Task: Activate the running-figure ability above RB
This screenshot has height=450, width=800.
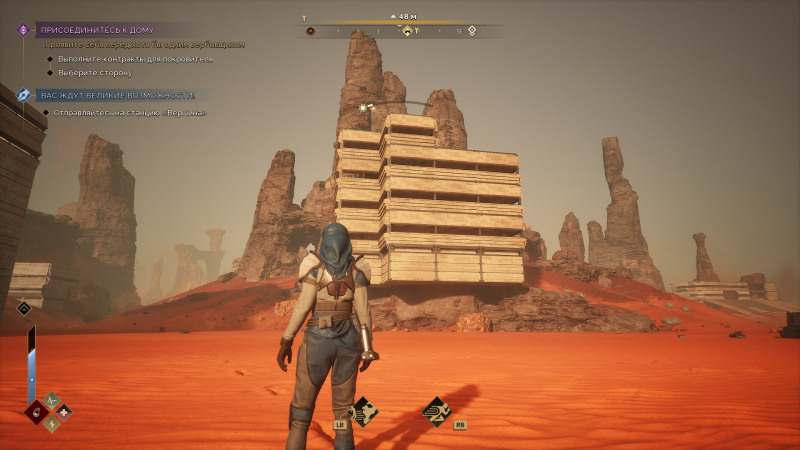Action: [436, 409]
